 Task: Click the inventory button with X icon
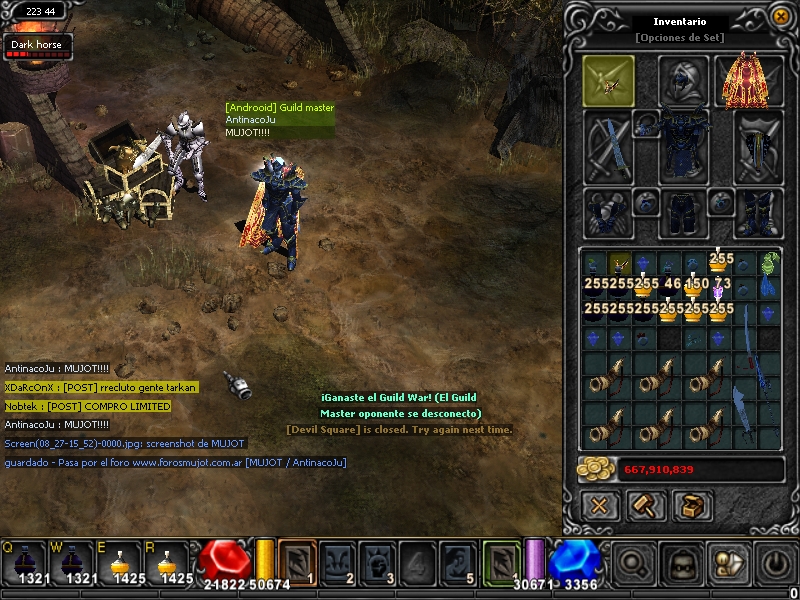[x=599, y=505]
